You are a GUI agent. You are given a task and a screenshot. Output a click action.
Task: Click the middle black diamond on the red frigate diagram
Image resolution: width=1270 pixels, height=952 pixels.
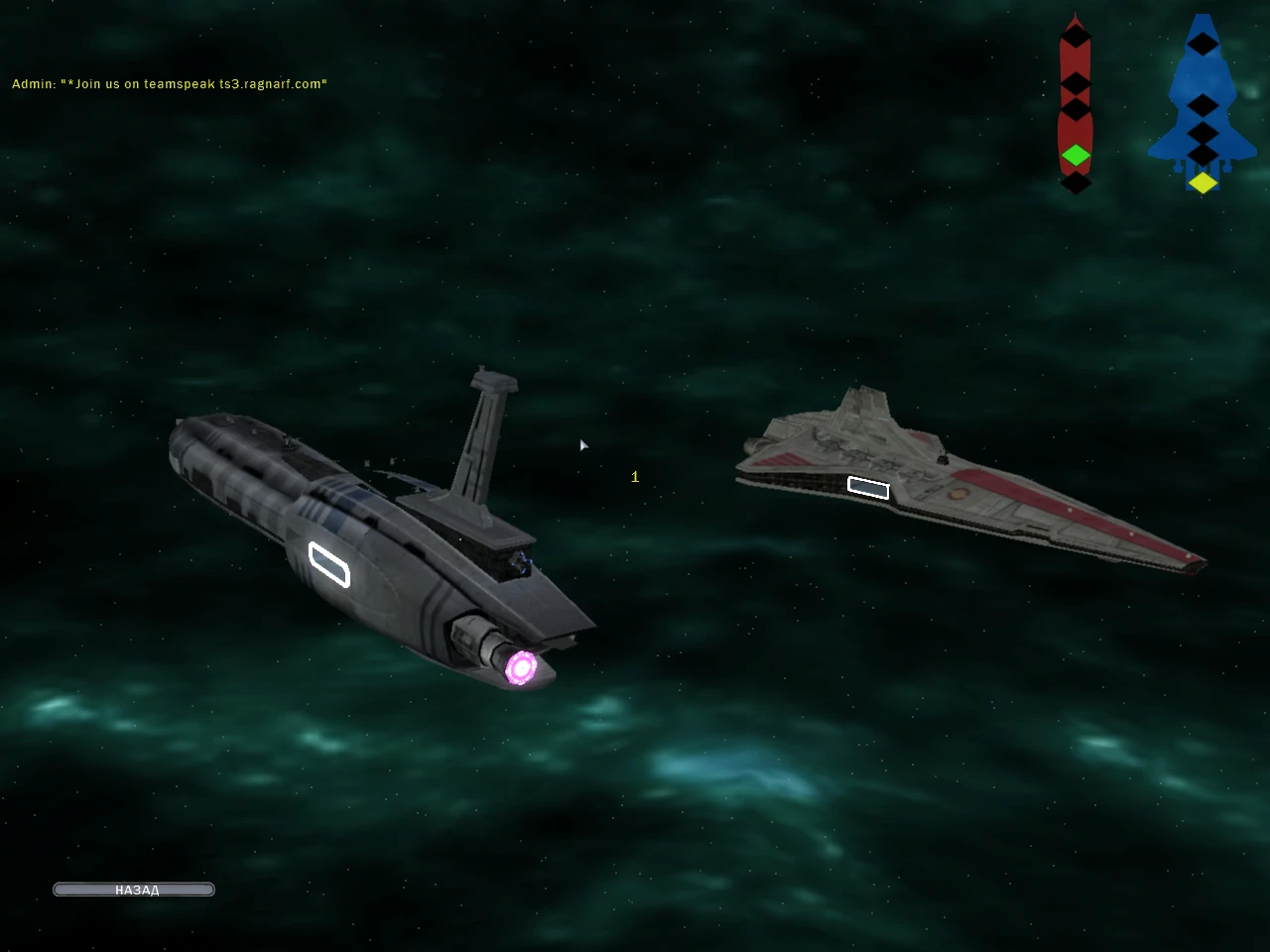(x=1076, y=83)
